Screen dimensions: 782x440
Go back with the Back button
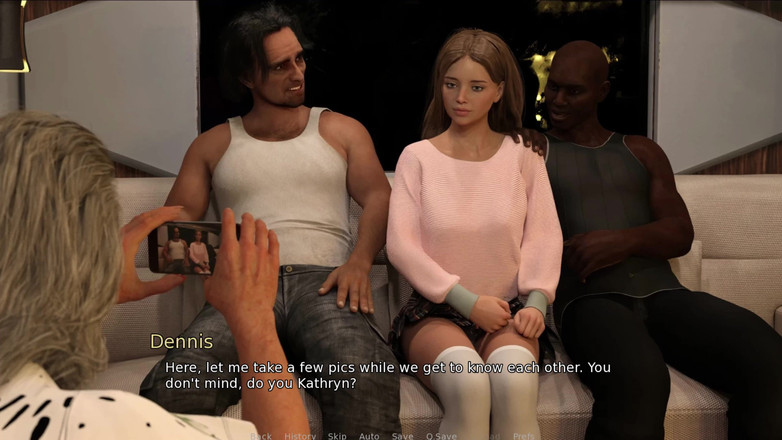point(261,436)
